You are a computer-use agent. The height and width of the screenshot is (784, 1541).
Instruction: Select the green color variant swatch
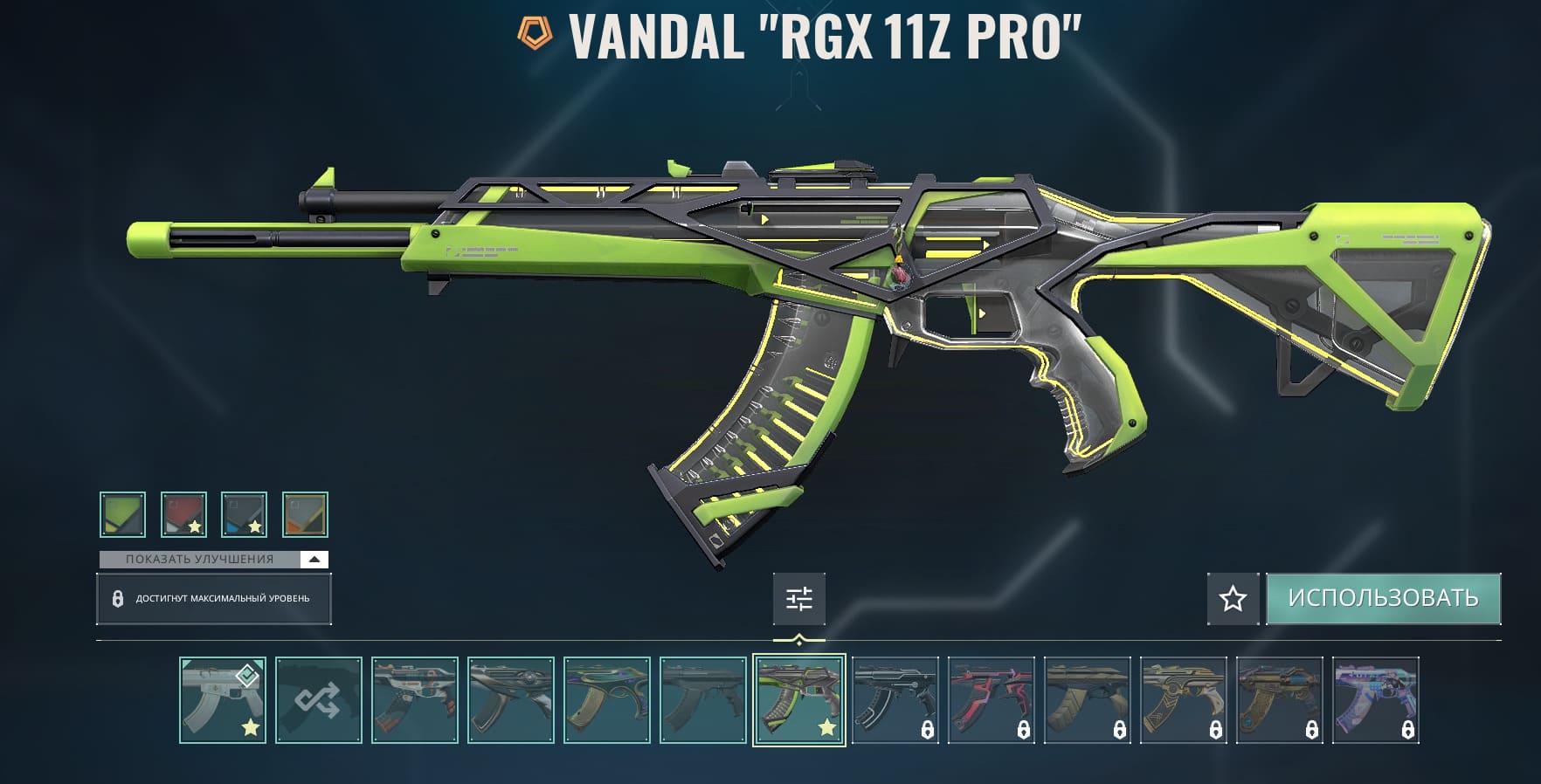[x=122, y=514]
